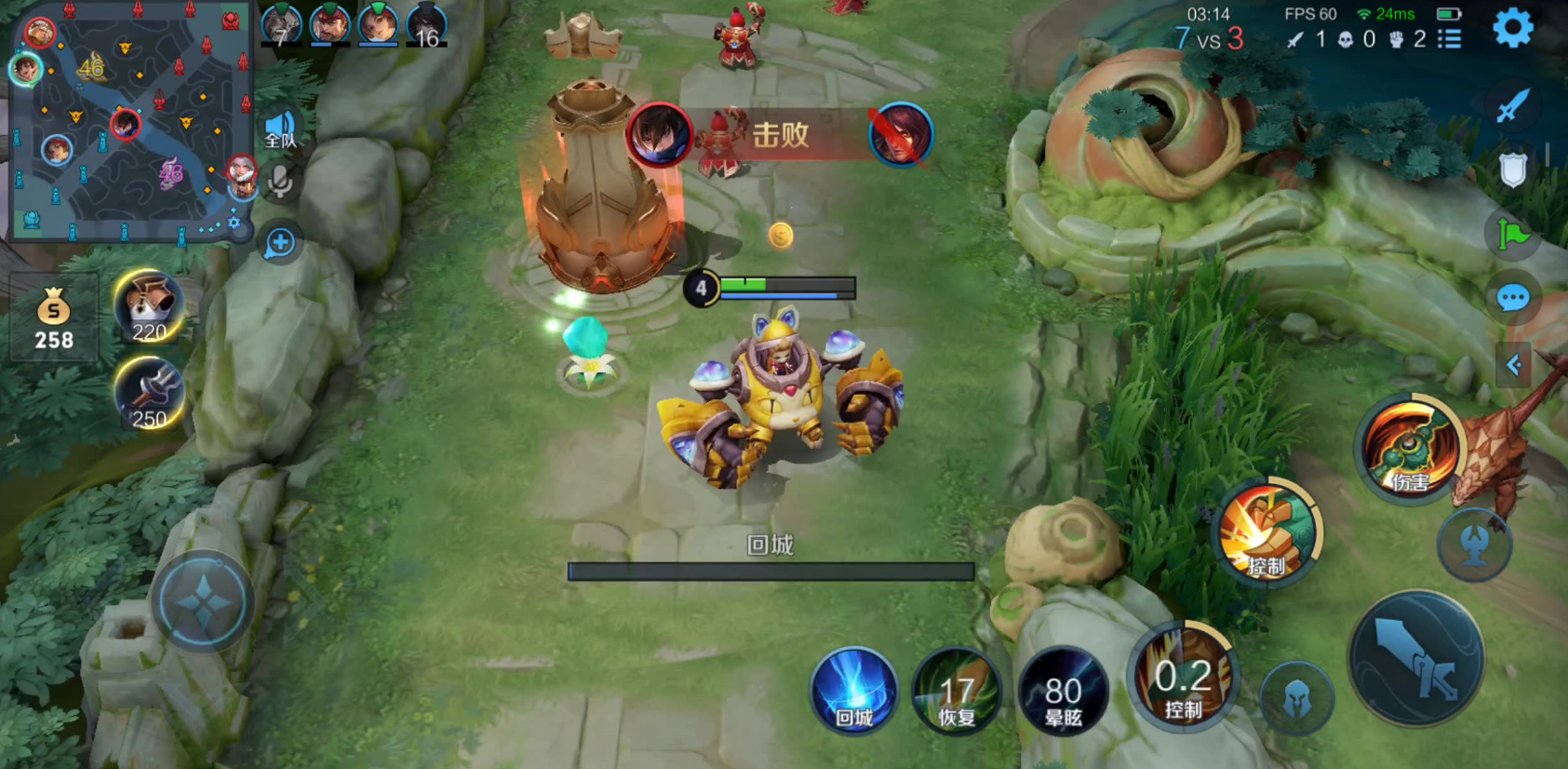Tap the basic attack sword button
Image resolution: width=1568 pixels, height=769 pixels.
pos(1416,659)
